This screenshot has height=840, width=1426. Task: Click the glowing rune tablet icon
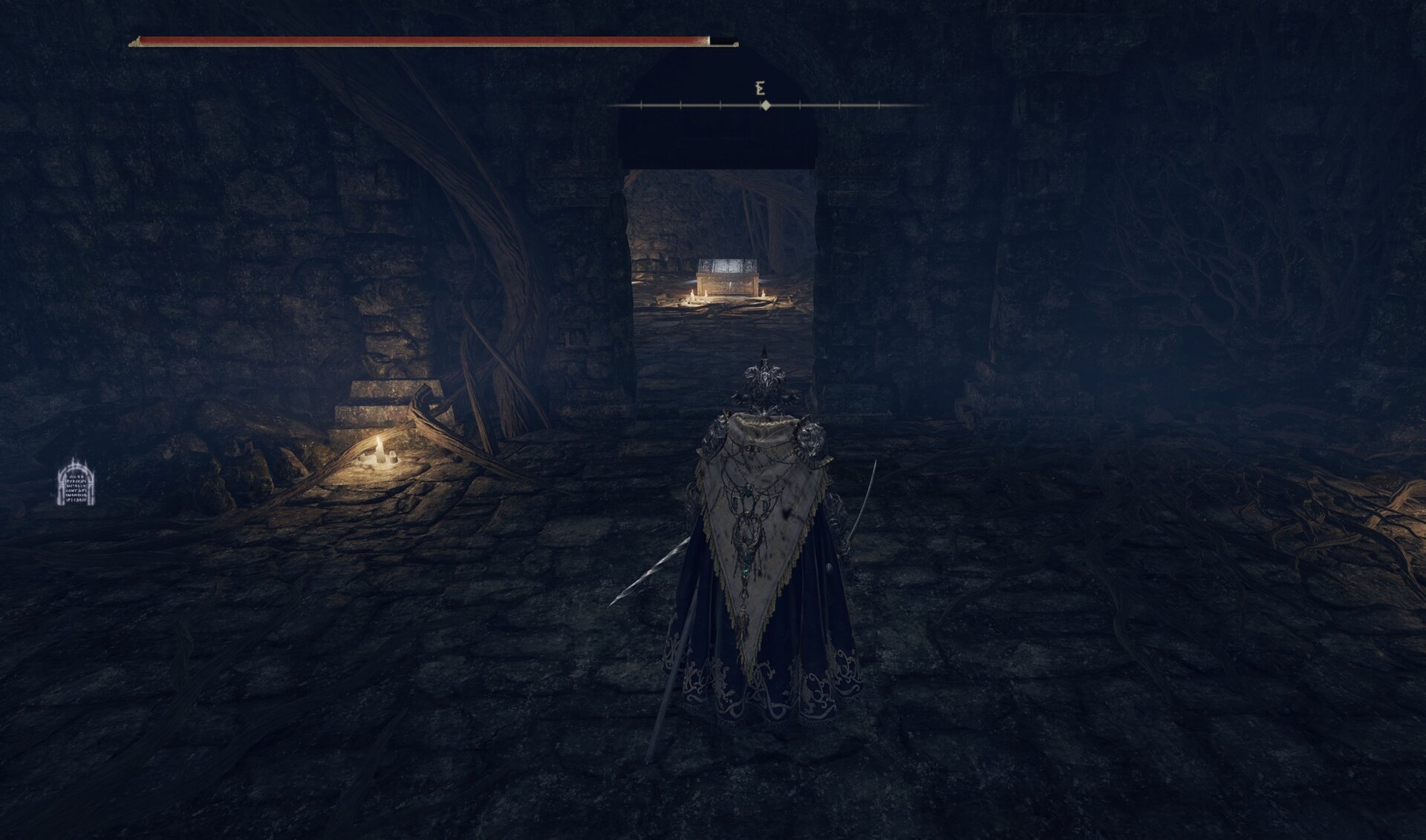coord(76,483)
